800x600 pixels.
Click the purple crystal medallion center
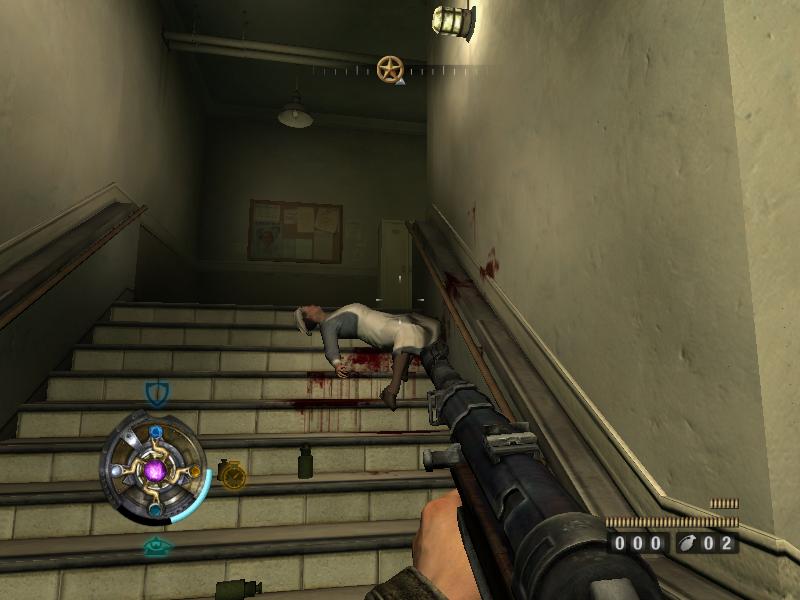[155, 469]
